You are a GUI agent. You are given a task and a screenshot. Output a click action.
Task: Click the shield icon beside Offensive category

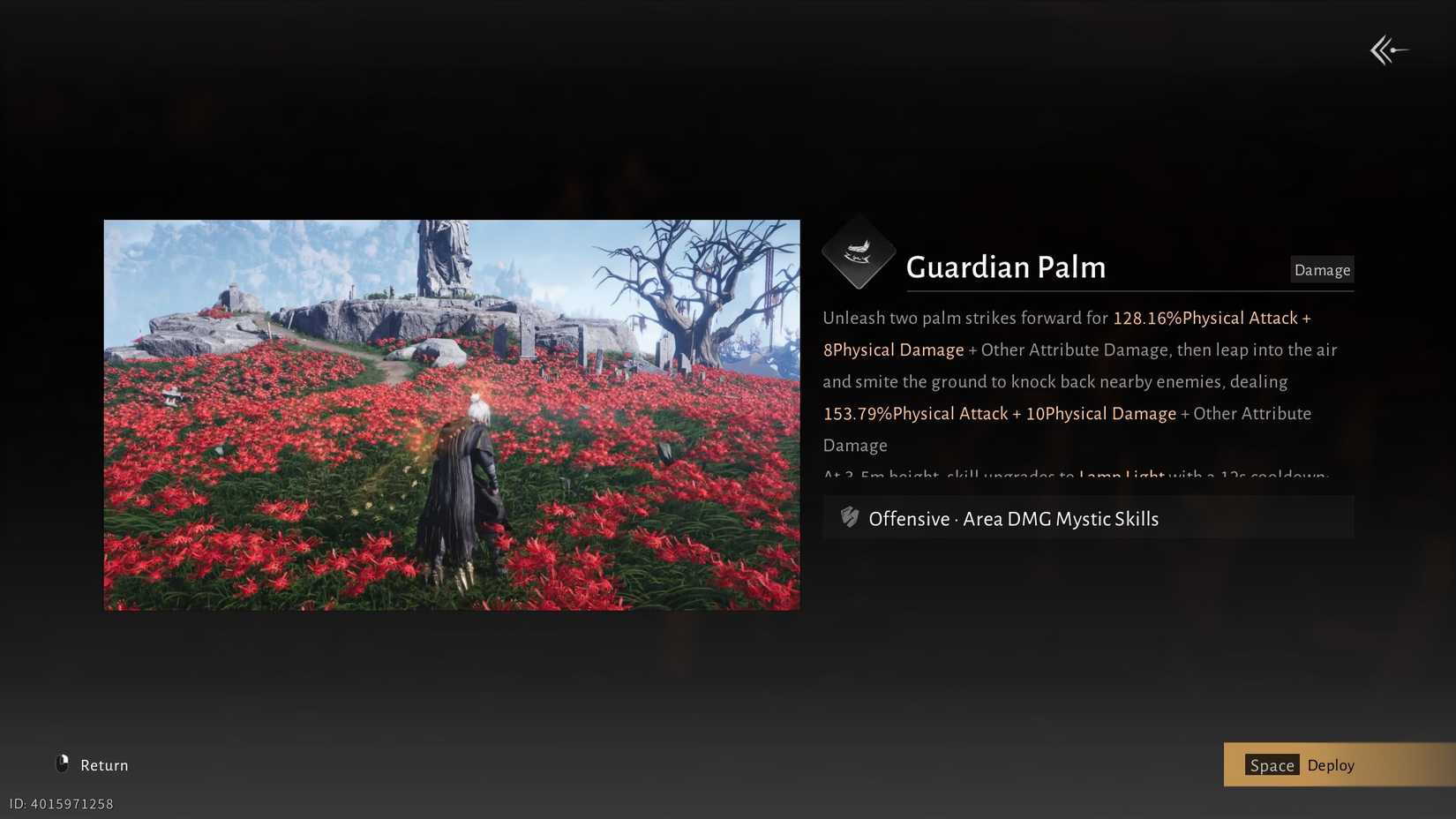pyautogui.click(x=848, y=518)
